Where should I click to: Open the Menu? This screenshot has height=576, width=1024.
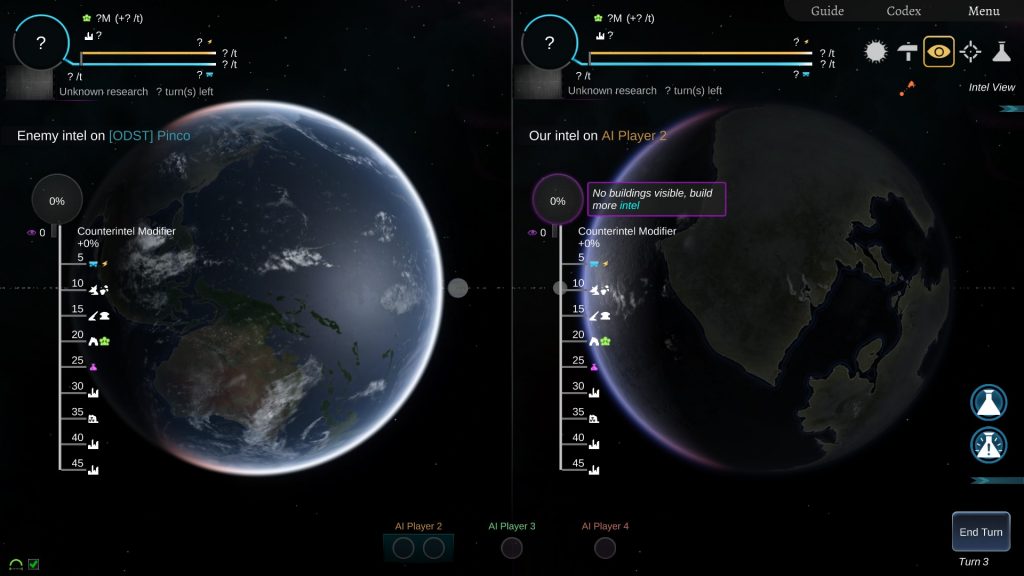(983, 11)
